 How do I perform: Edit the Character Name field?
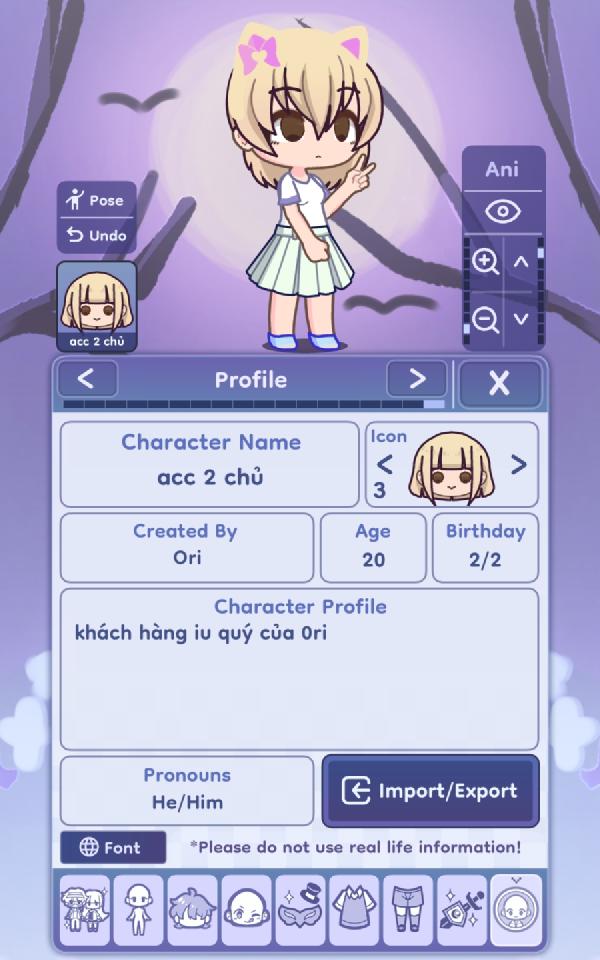210,465
